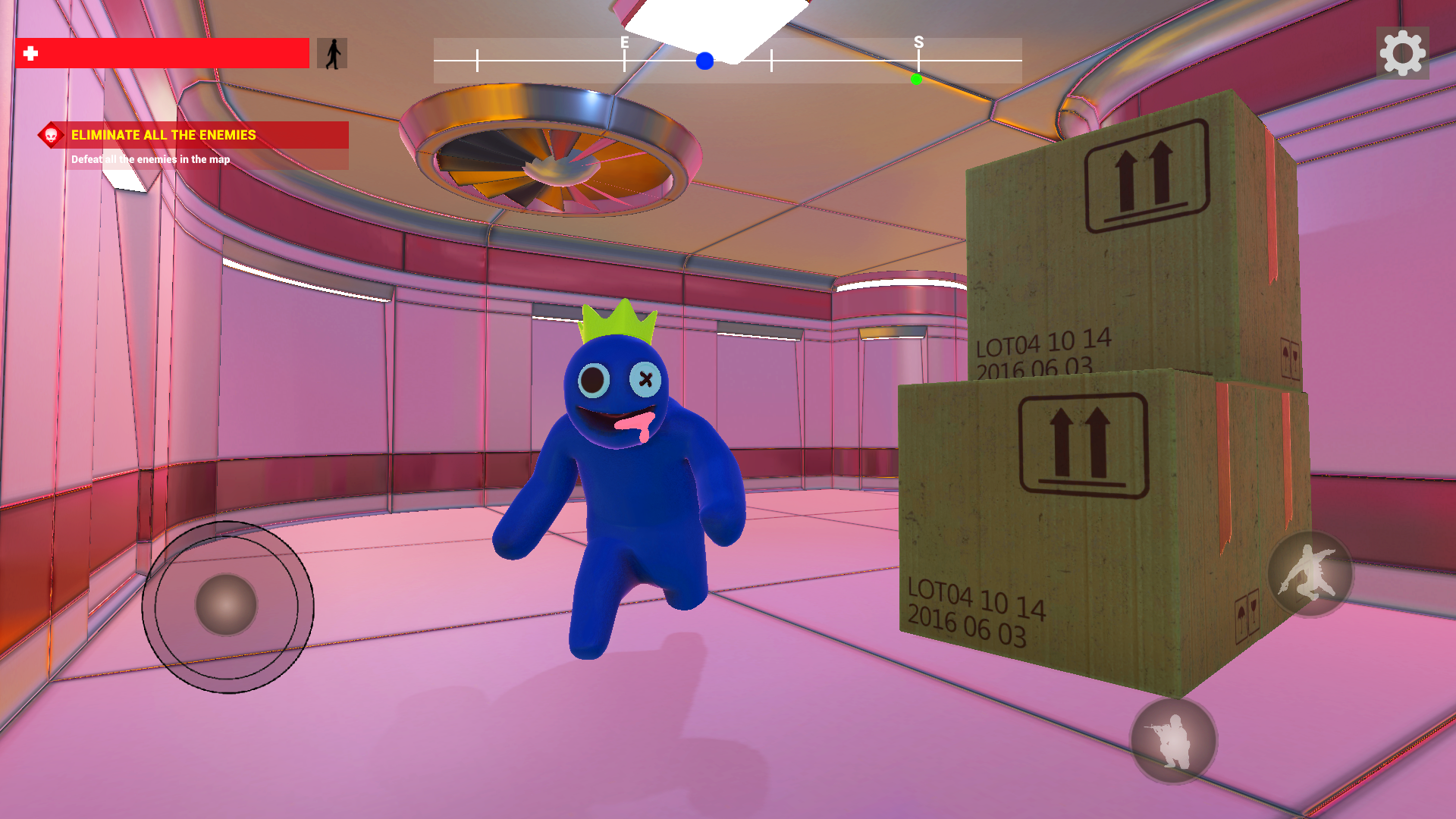Tap the blue enemy marker on compass

tap(706, 61)
